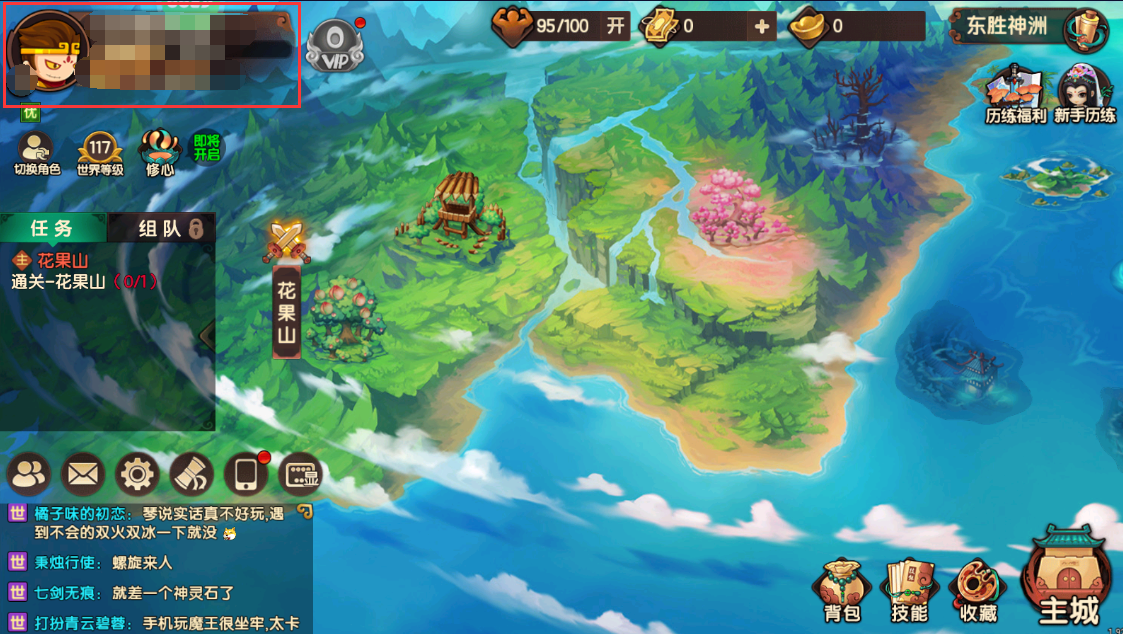
Task: Open the gear settings icon
Action: tap(137, 474)
